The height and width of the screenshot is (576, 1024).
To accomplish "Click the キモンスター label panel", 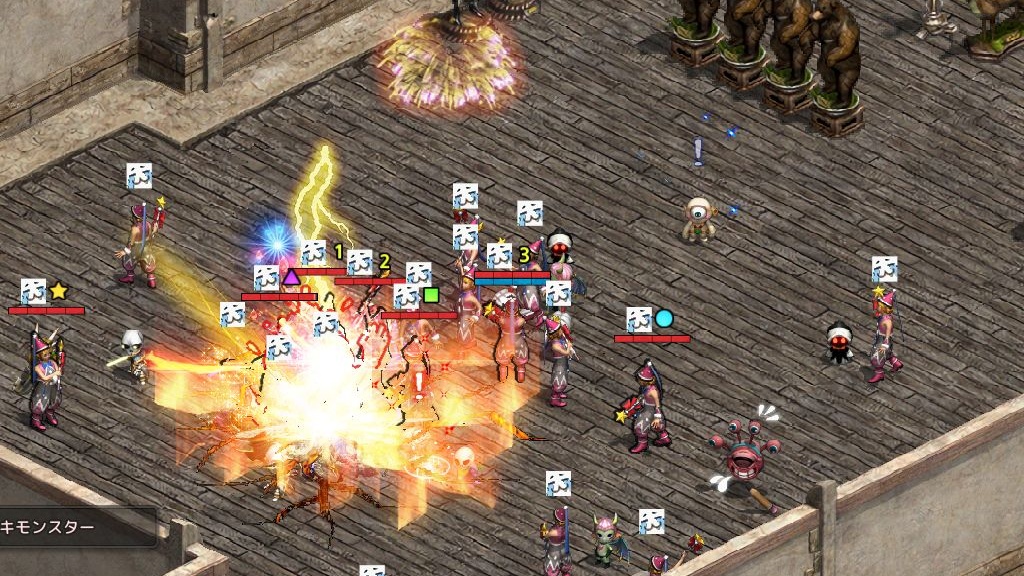I will tap(76, 527).
